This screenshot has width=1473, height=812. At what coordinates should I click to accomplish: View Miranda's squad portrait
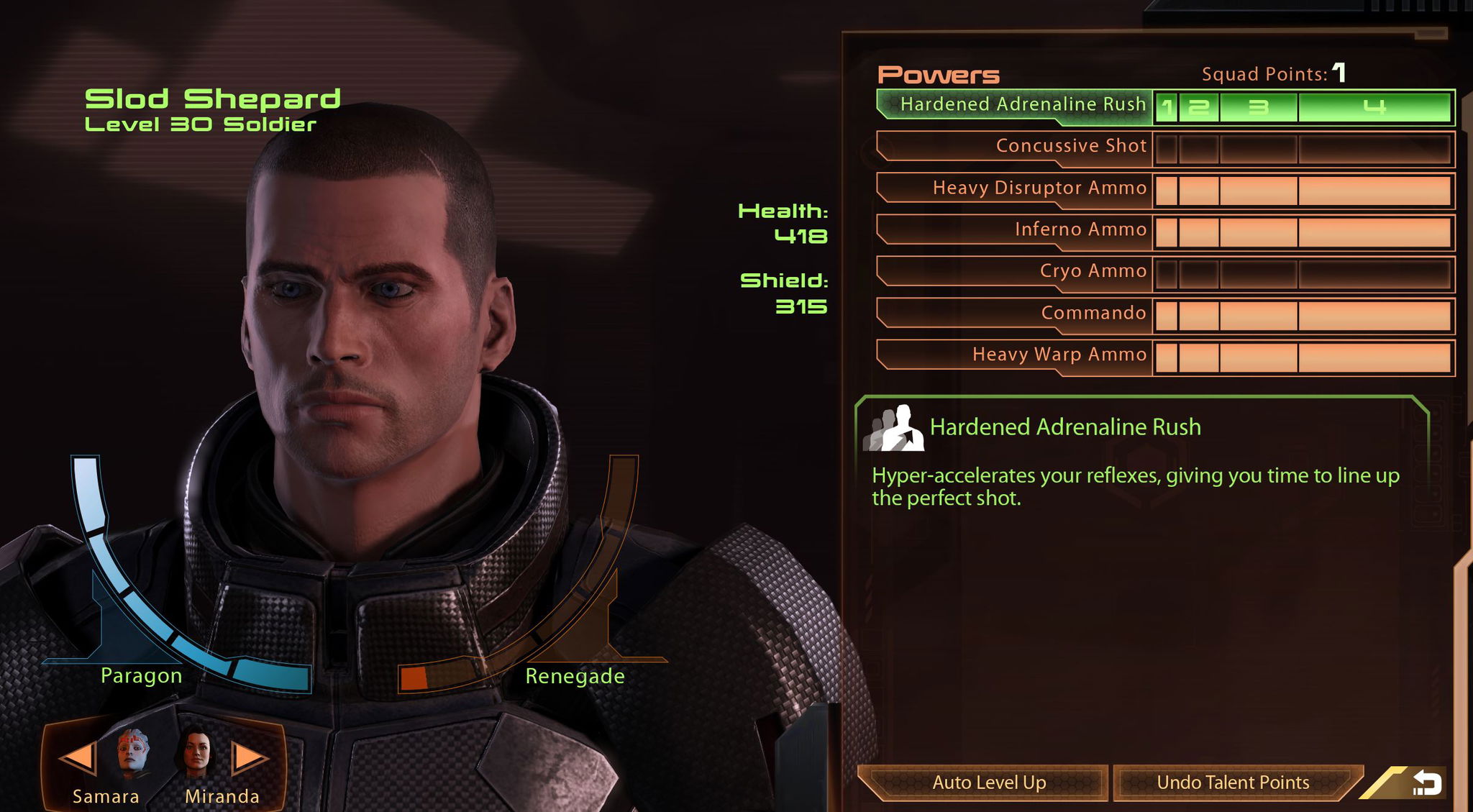[196, 754]
